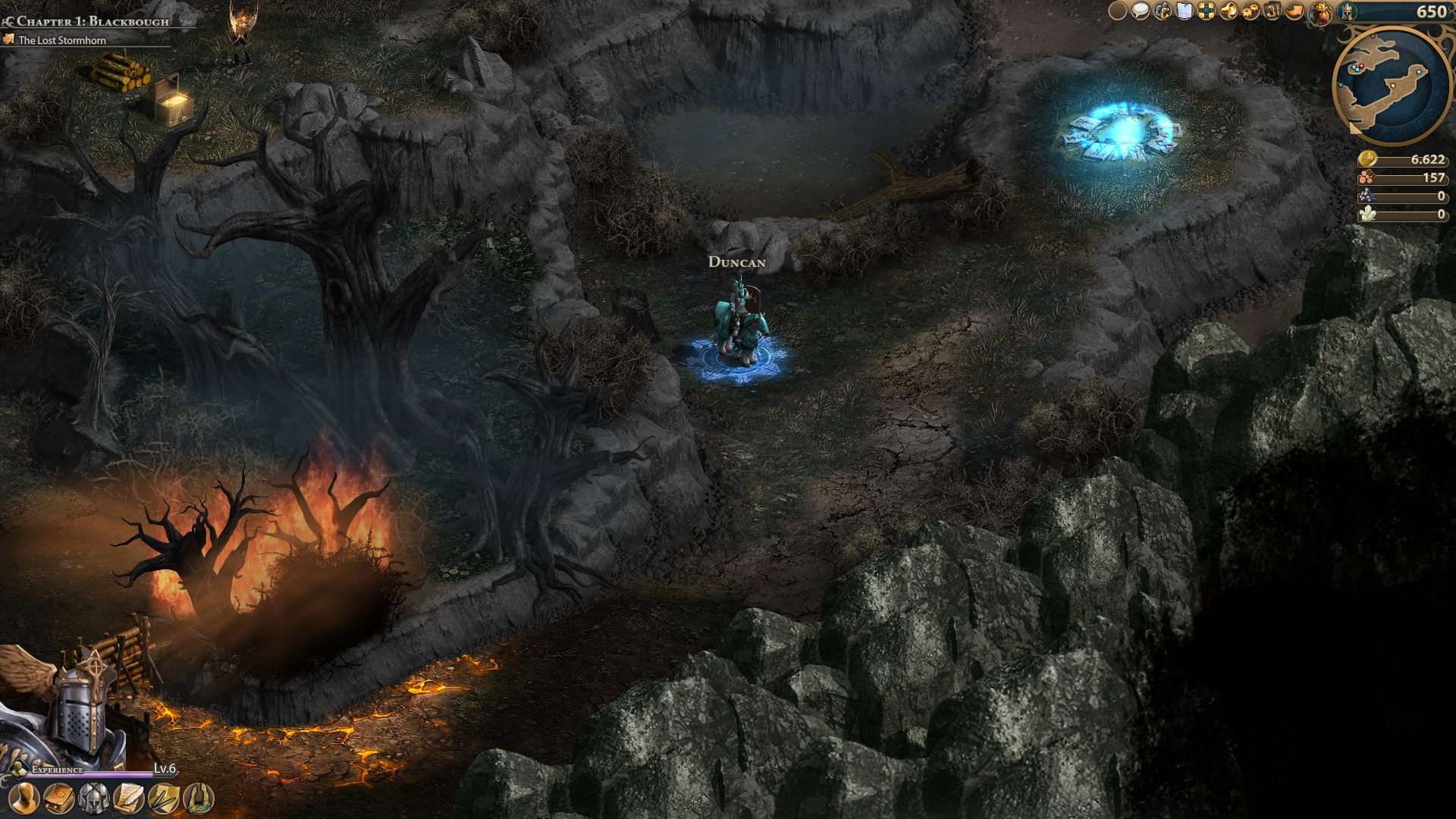Open the chat bubble icon
This screenshot has height=819, width=1456.
coord(1140,11)
